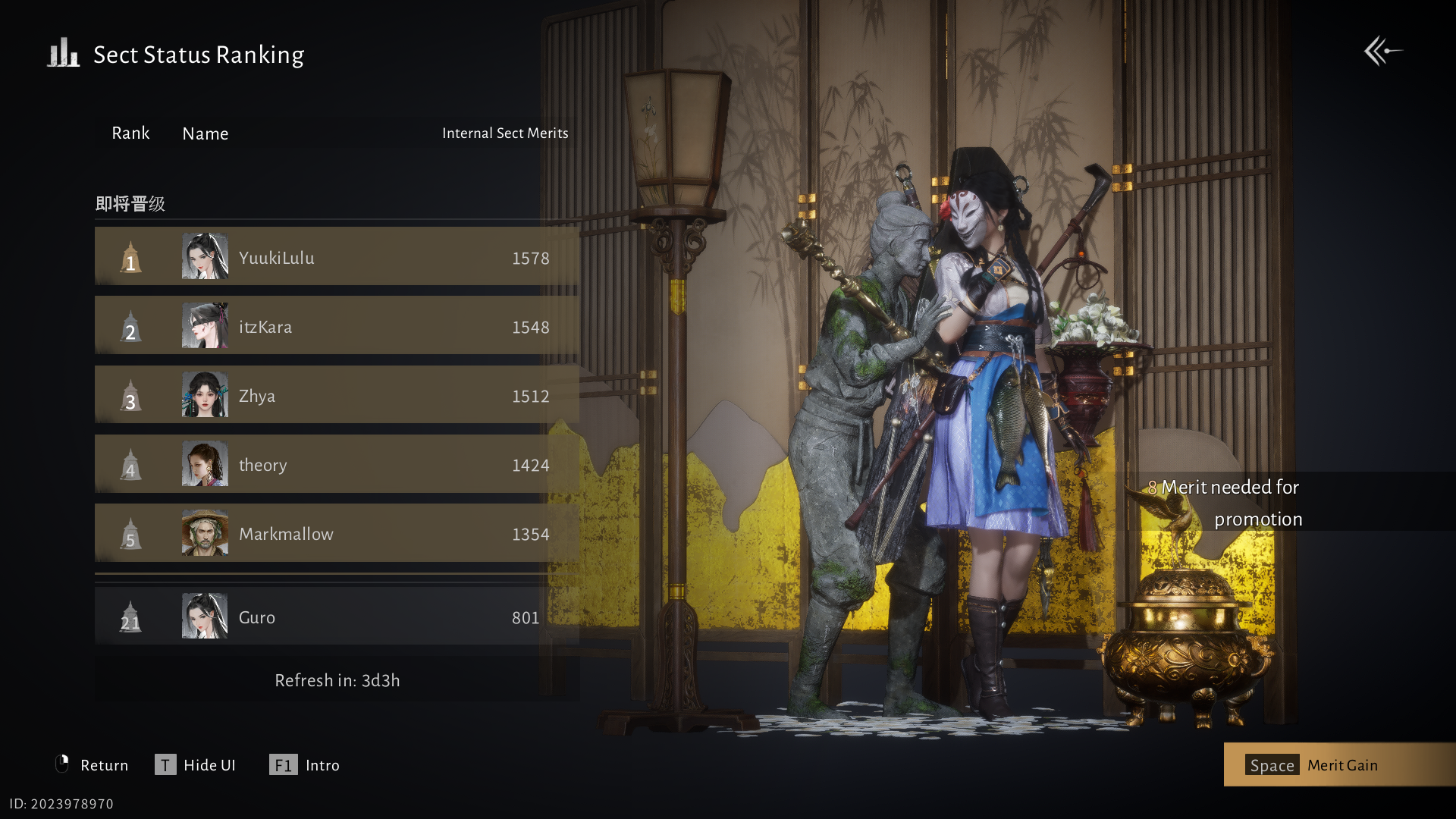
Task: Click the Return button
Action: click(x=93, y=764)
